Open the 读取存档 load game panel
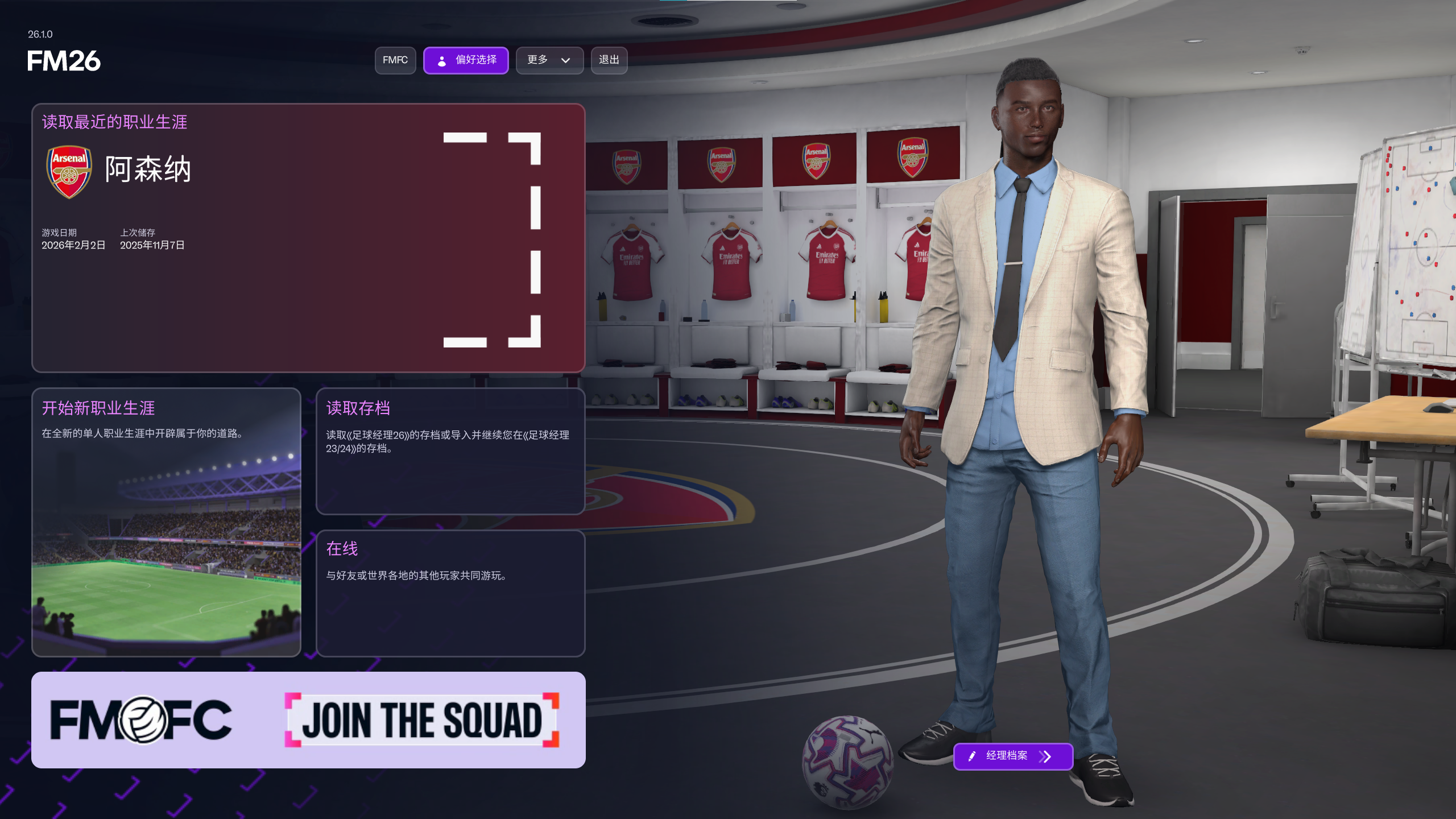Screen dimensions: 1456x819 (x=450, y=451)
